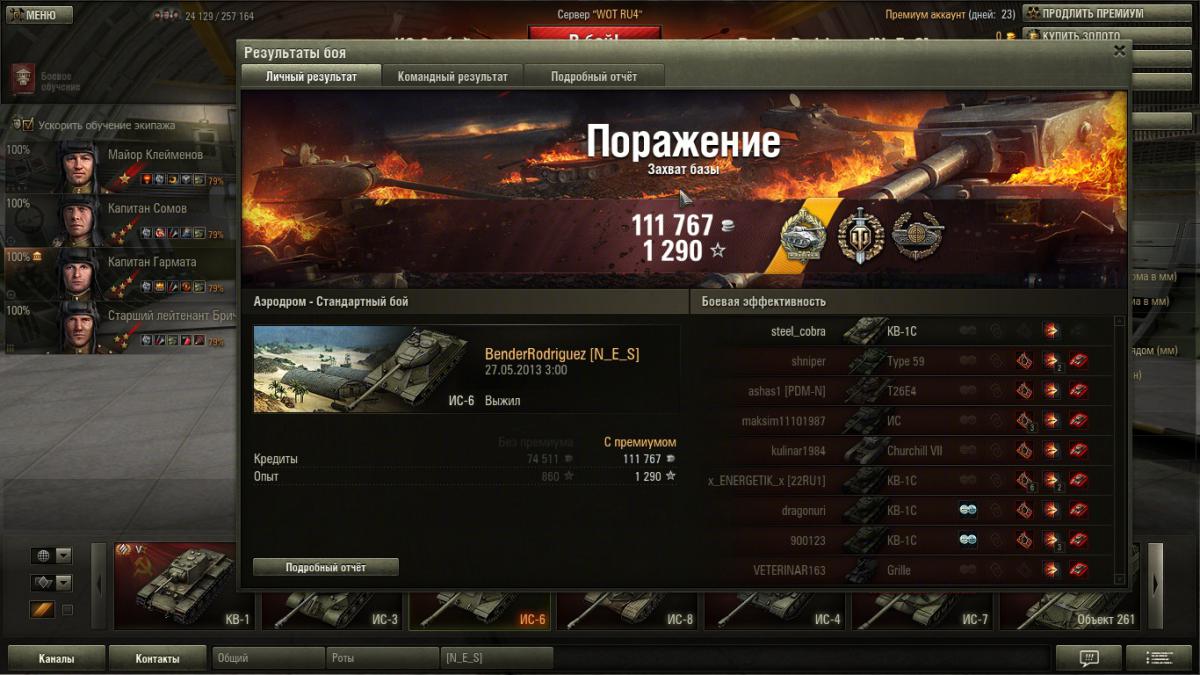This screenshot has width=1200, height=675.
Task: Open the Каналы chat channels
Action: pyautogui.click(x=56, y=658)
